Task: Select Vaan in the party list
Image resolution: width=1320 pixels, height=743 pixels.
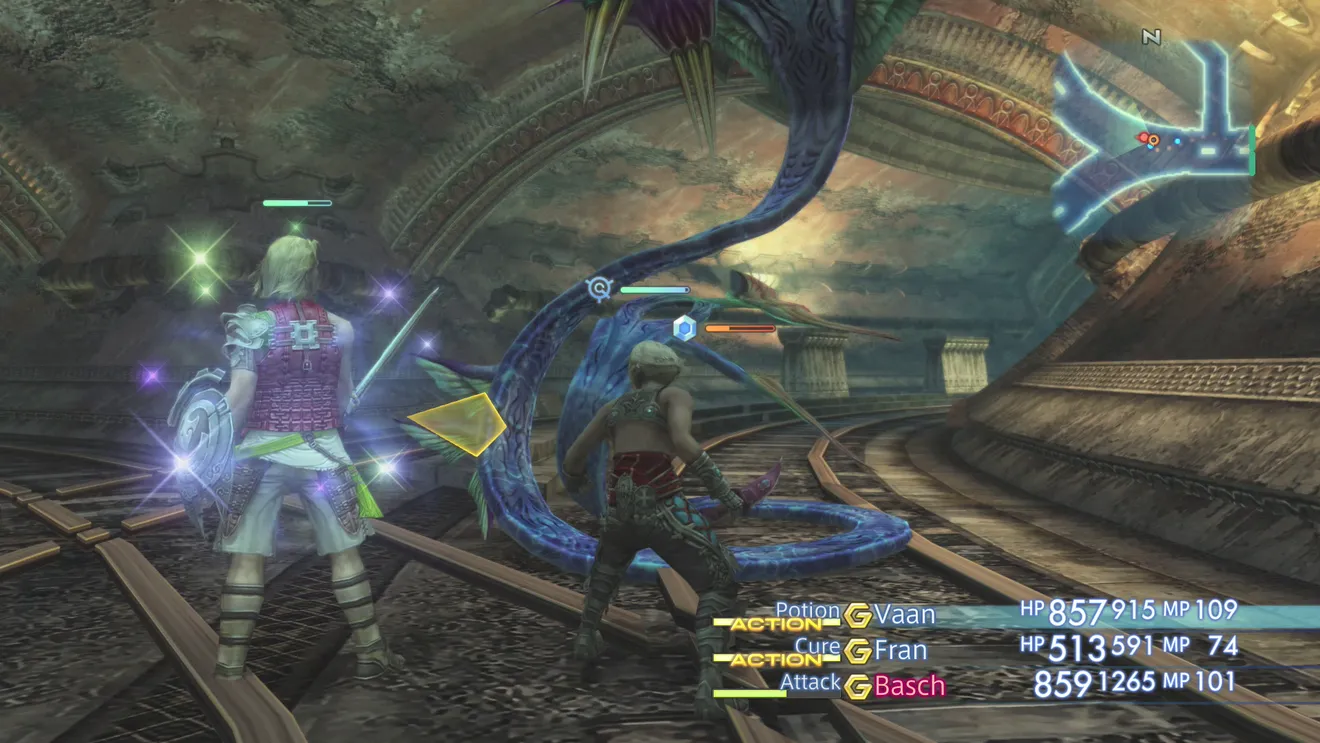Action: (905, 613)
